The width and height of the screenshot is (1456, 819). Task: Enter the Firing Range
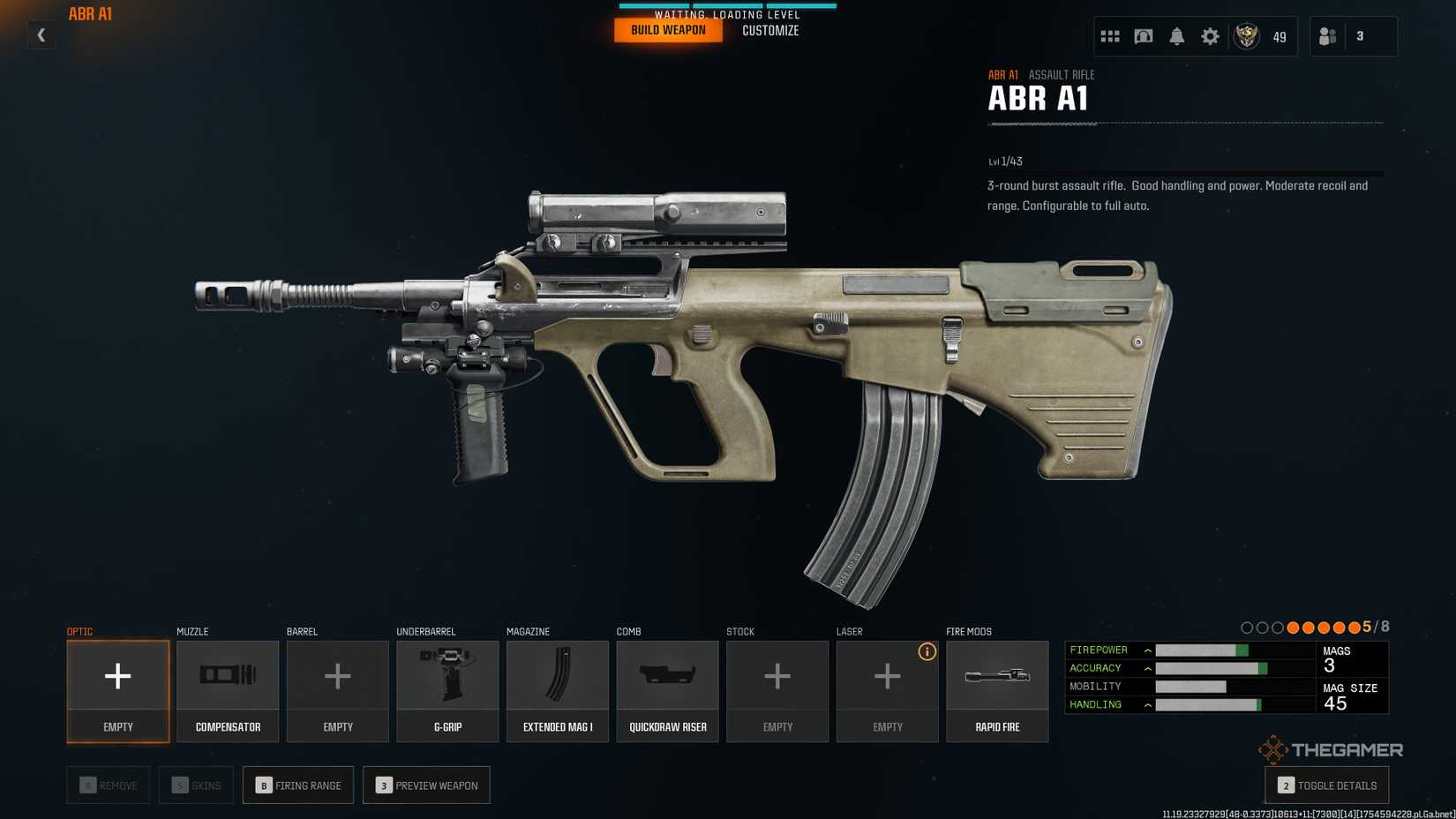click(298, 785)
